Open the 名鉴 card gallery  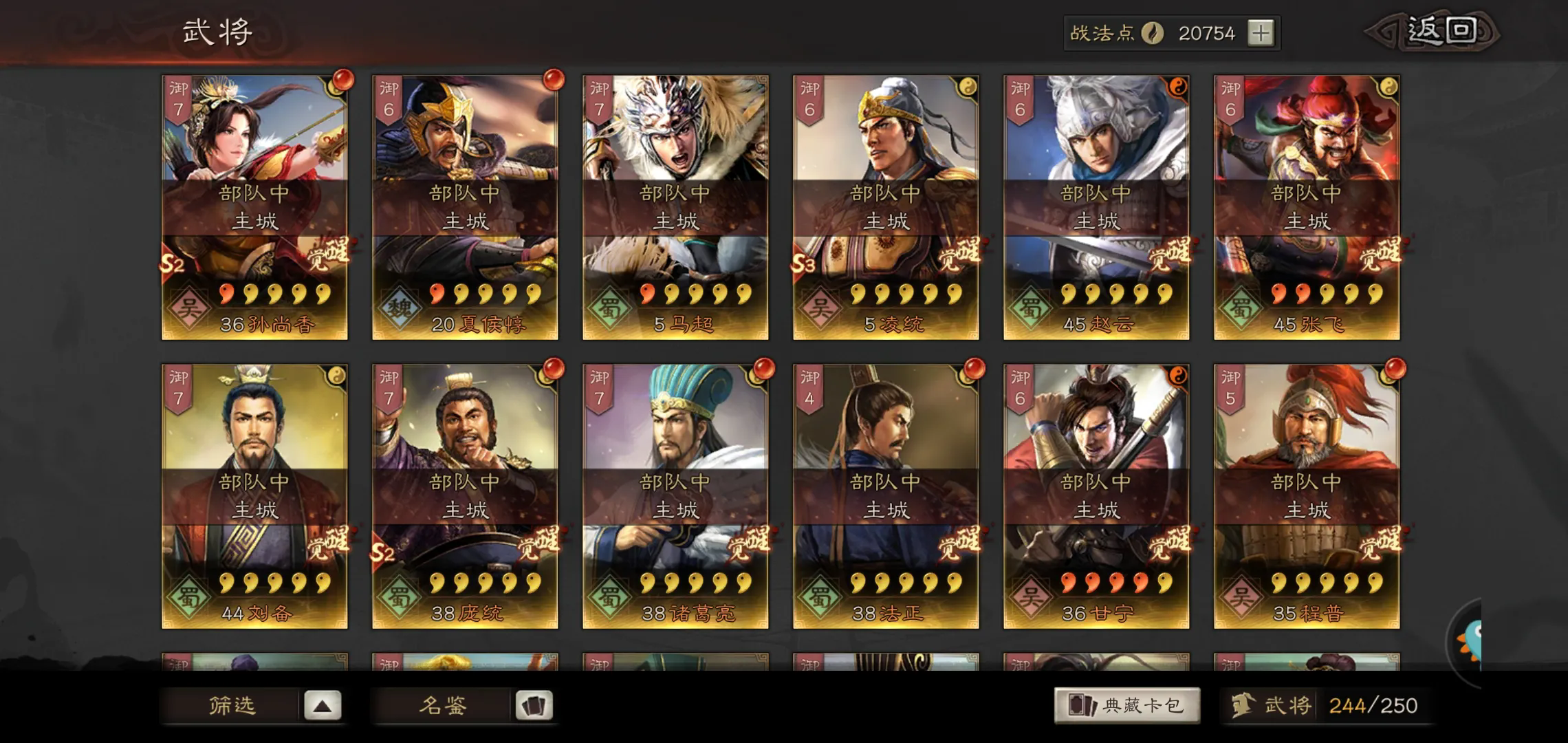click(463, 705)
